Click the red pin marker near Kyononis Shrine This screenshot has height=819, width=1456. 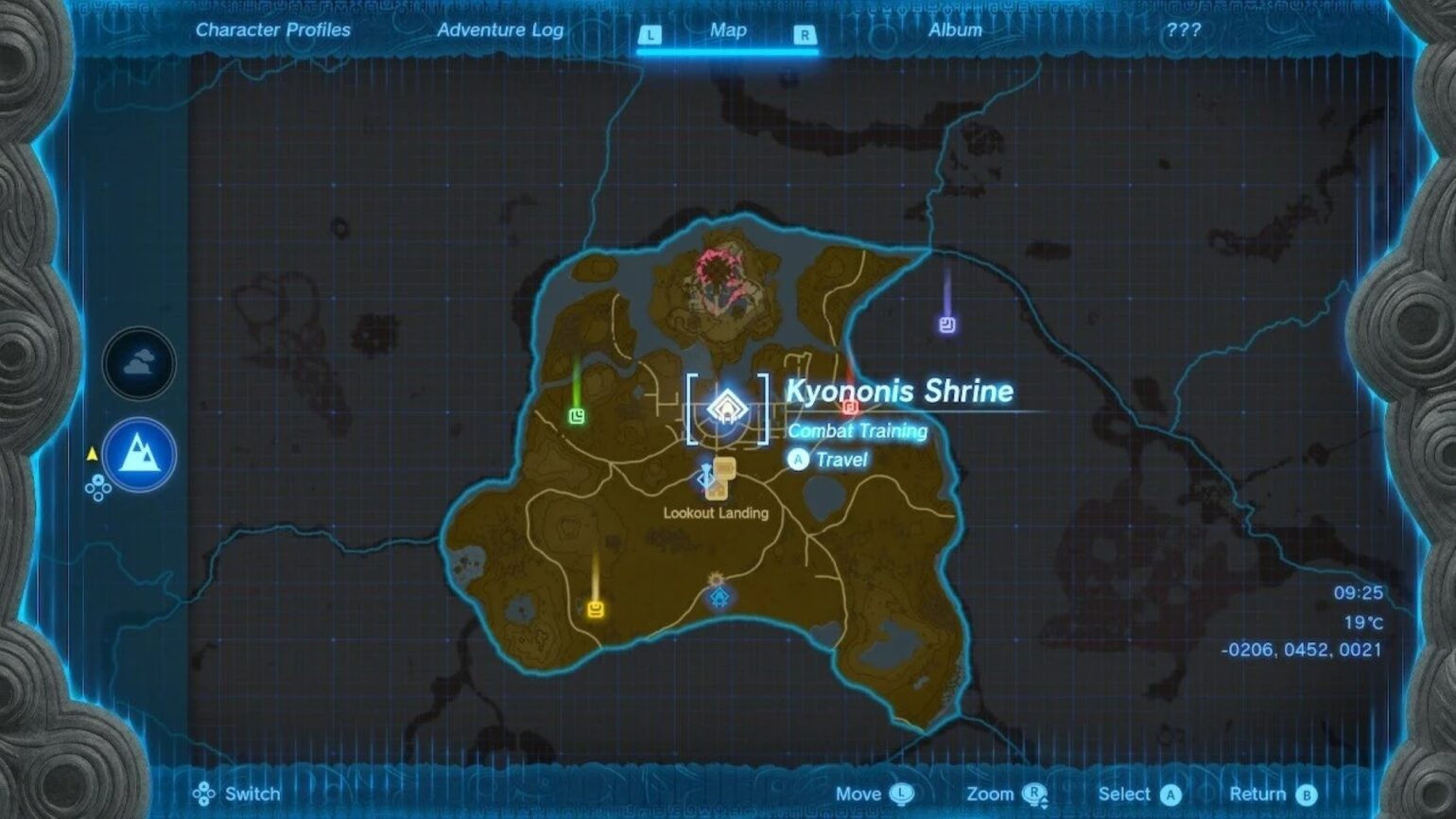[849, 408]
